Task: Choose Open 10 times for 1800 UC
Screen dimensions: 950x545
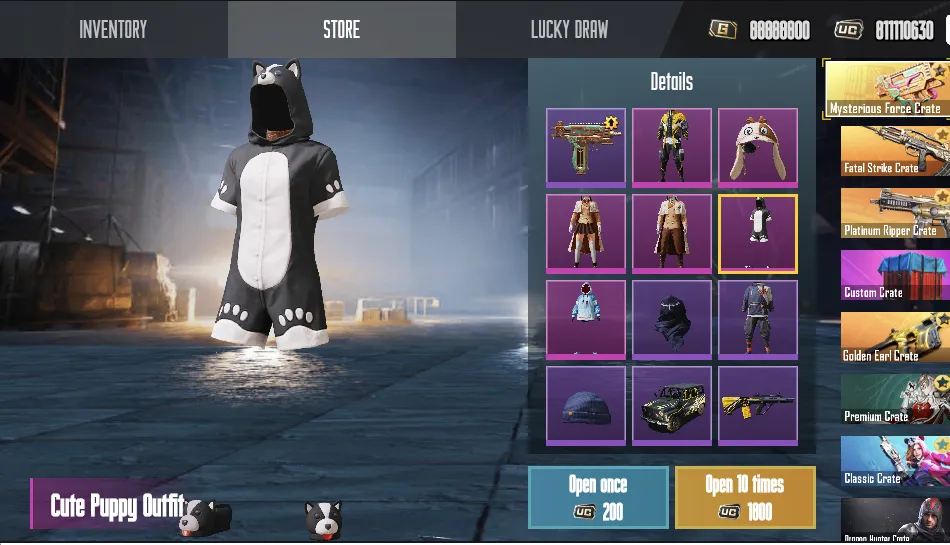Action: pos(744,497)
